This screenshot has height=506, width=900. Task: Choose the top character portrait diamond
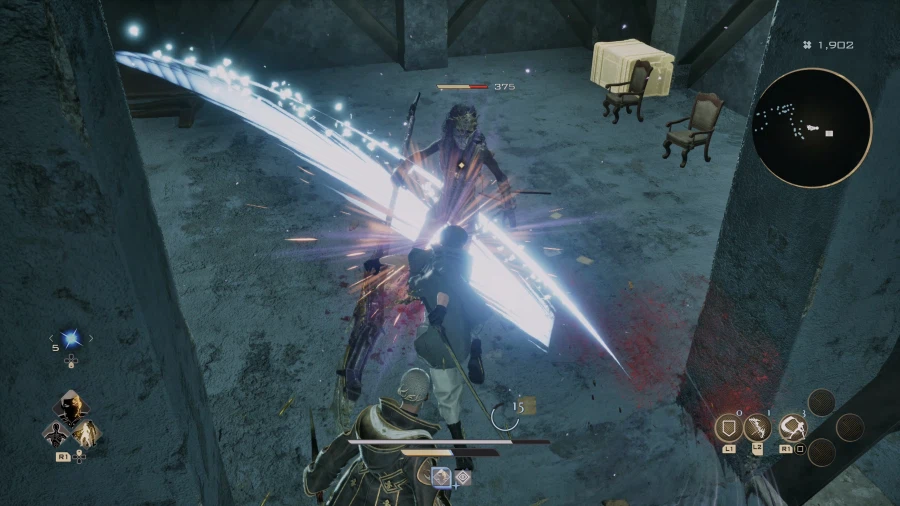point(71,408)
